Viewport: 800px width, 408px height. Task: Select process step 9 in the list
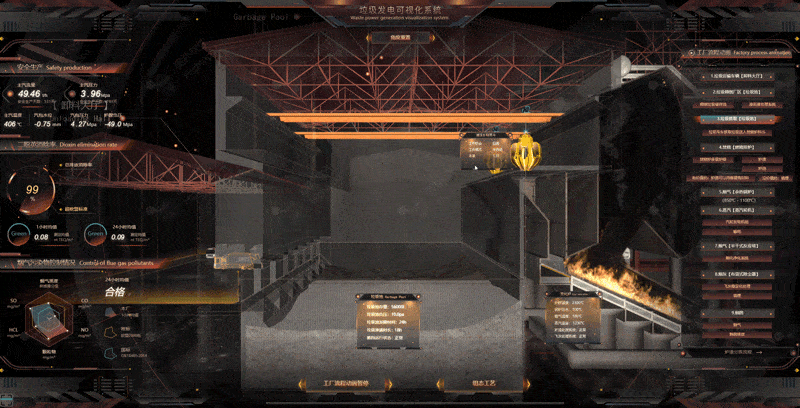[x=733, y=311]
